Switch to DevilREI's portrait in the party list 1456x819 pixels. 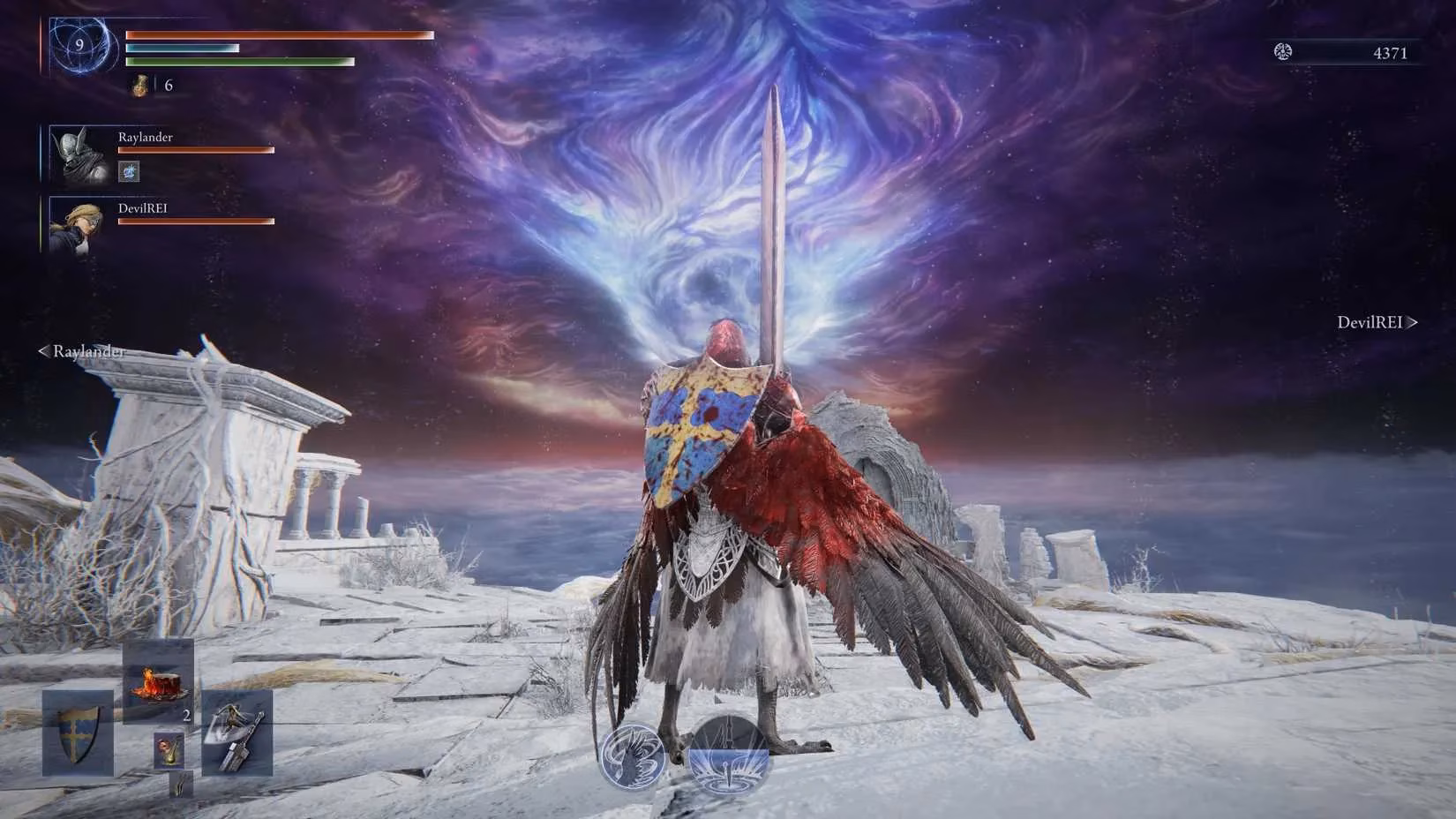78,226
